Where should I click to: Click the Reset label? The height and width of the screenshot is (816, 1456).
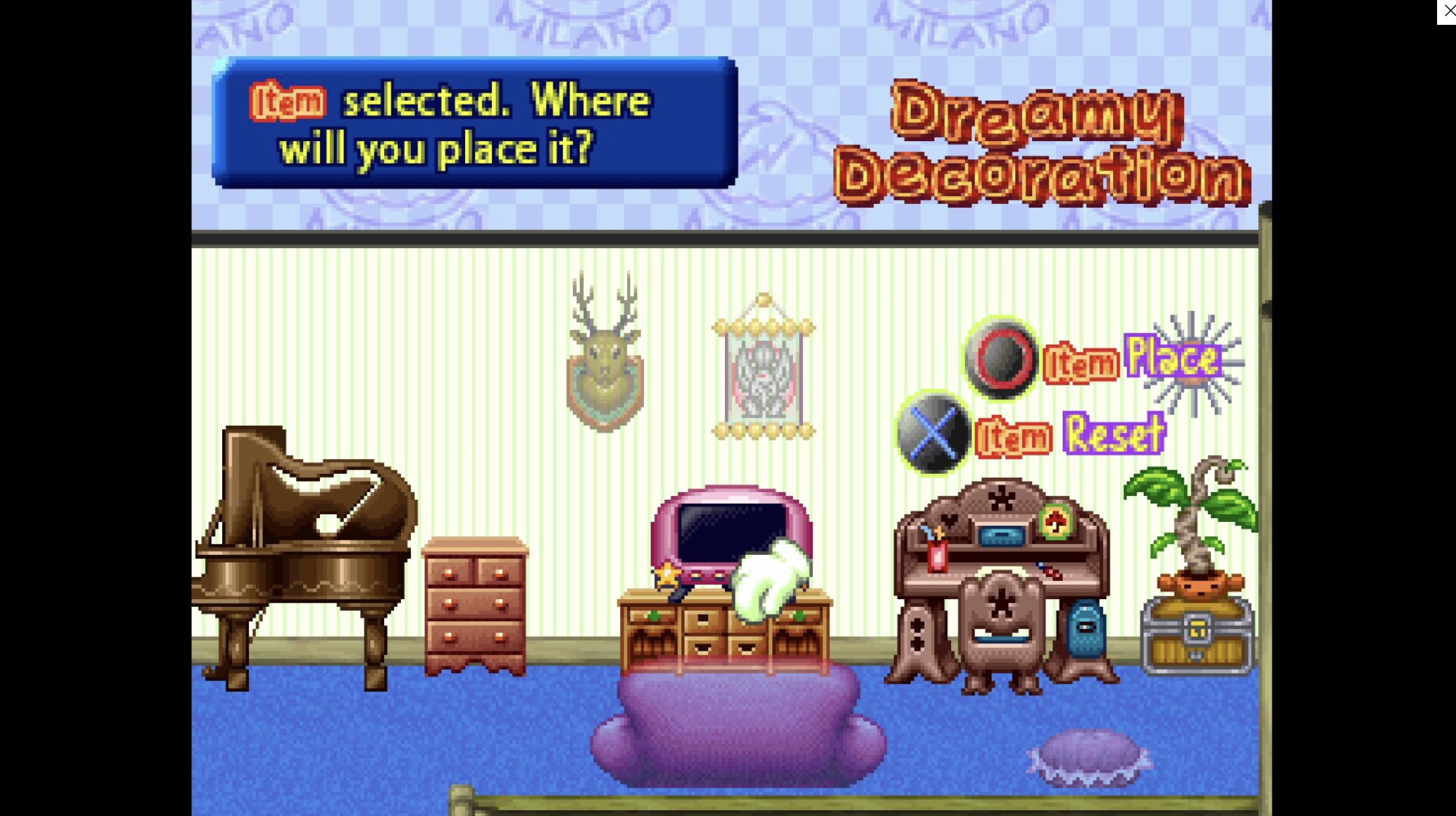click(x=1114, y=431)
